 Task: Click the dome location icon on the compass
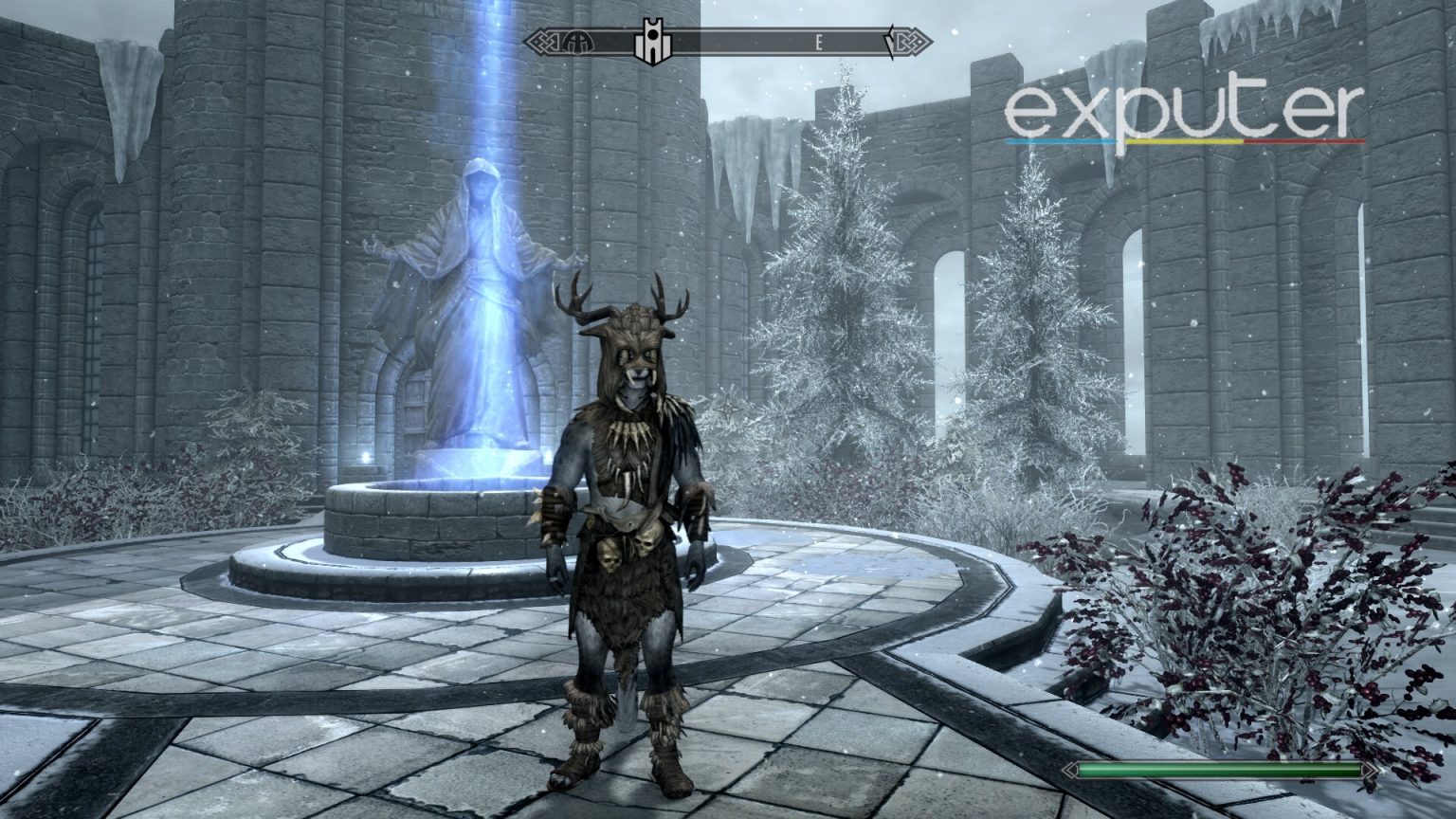pos(576,41)
